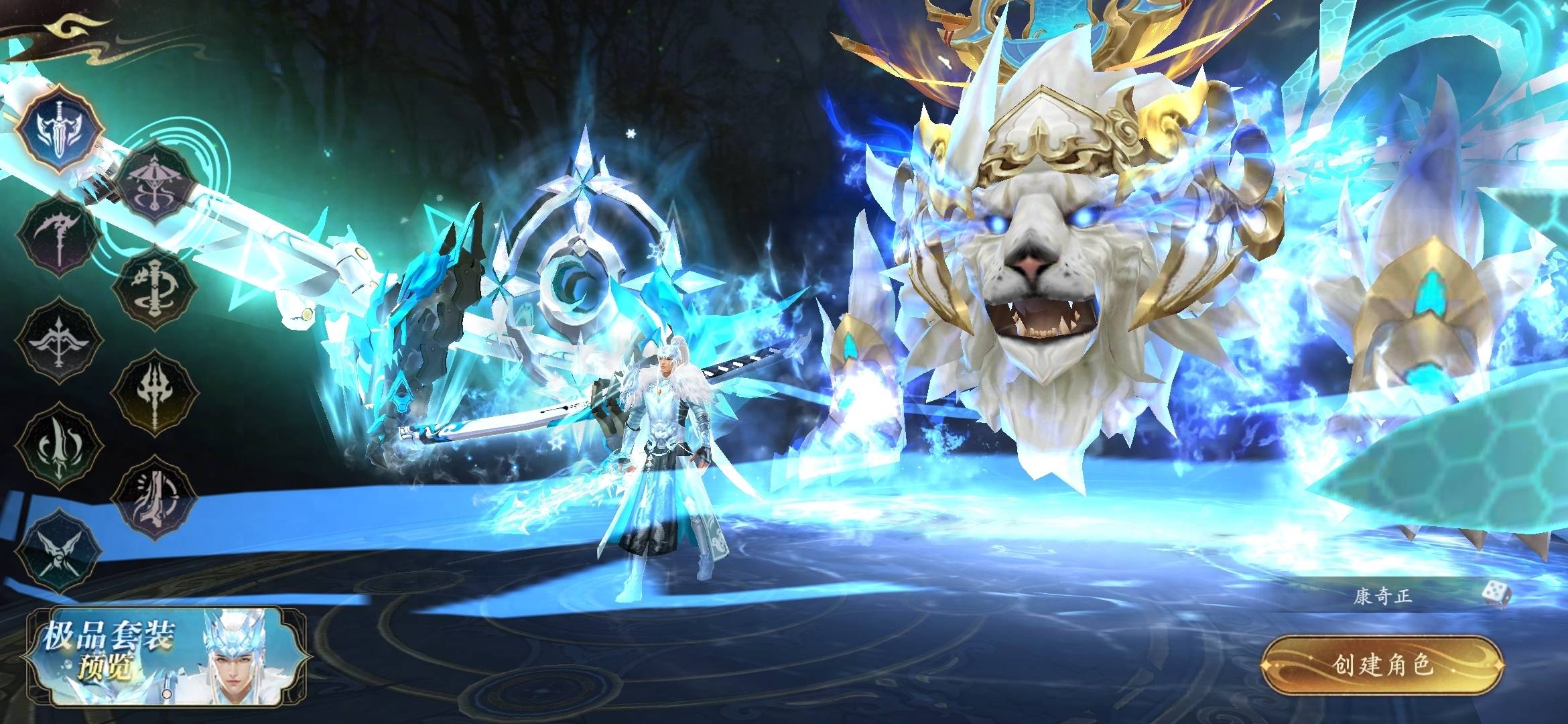Pick the scythe class icon
The width and height of the screenshot is (1568, 724).
pyautogui.click(x=60, y=235)
